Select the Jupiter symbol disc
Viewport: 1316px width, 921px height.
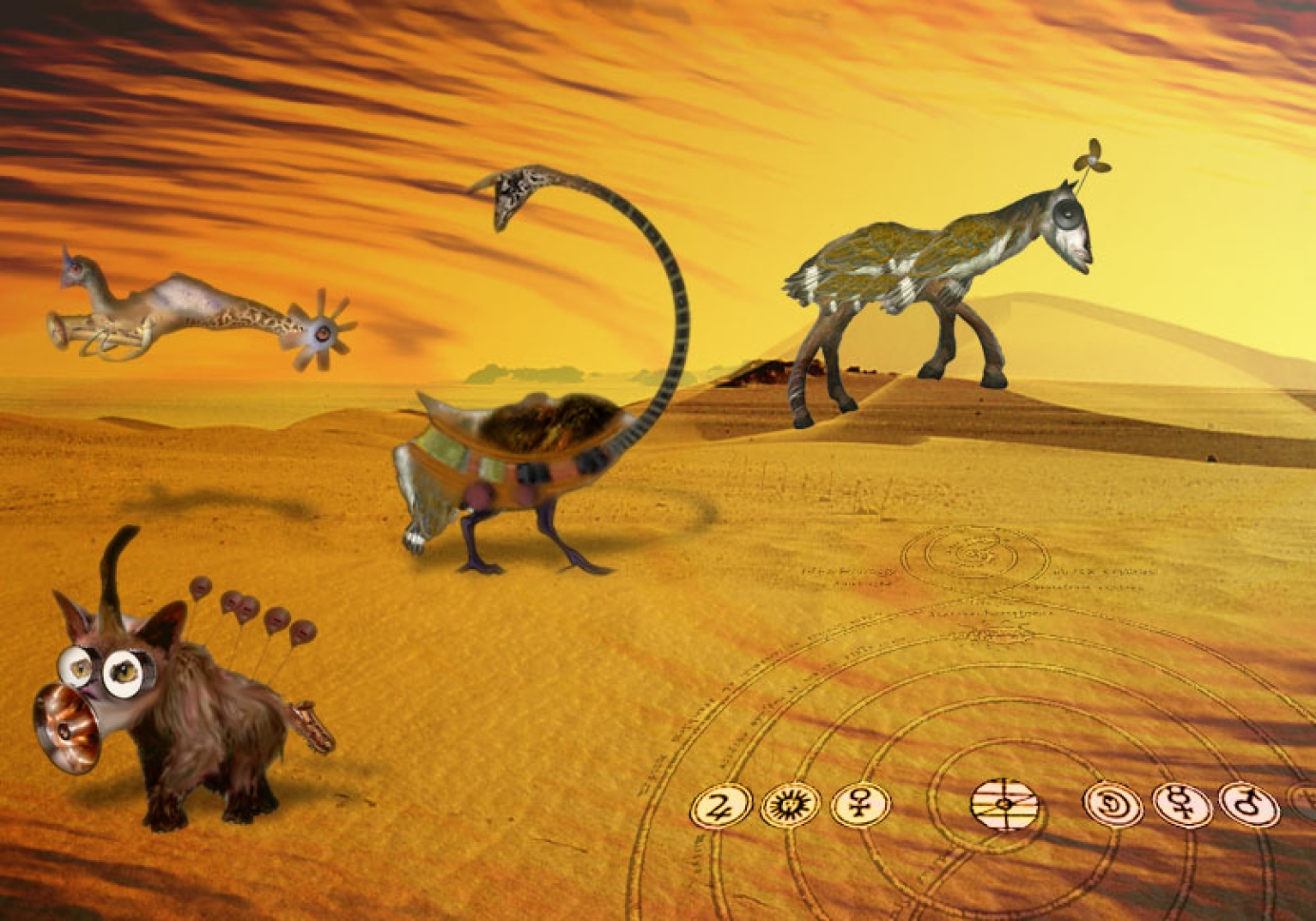(x=720, y=807)
